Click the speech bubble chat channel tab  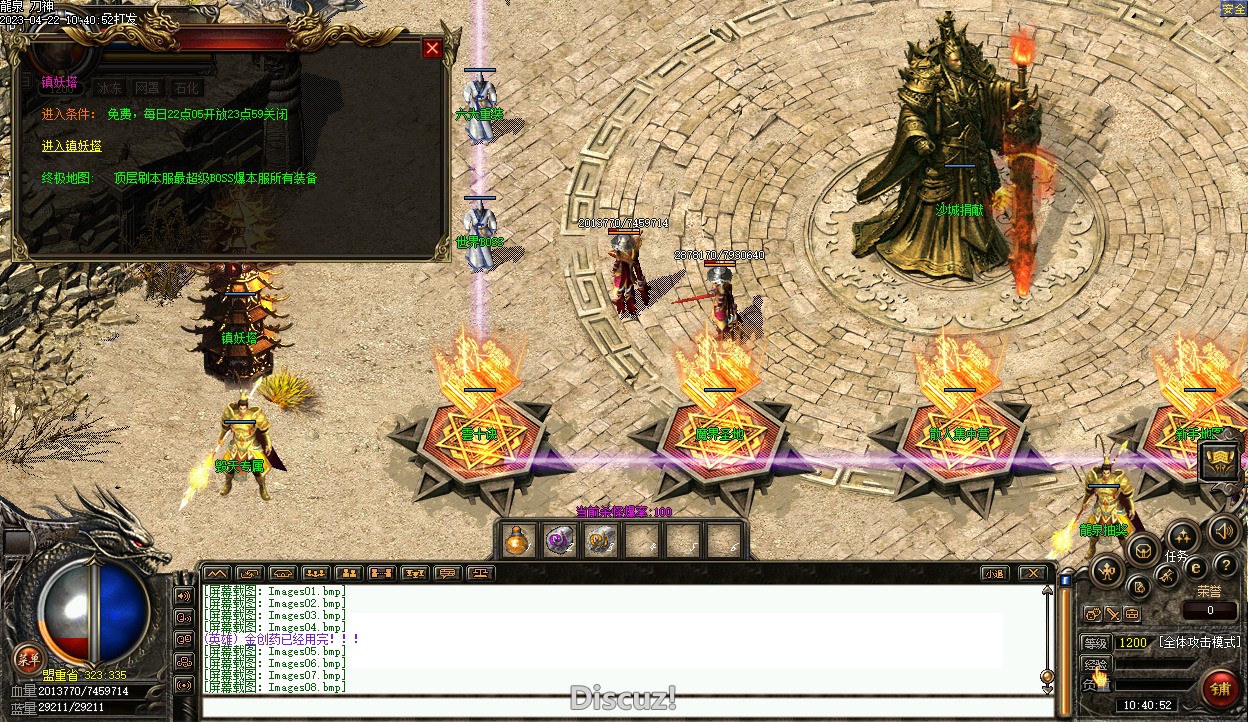(447, 573)
